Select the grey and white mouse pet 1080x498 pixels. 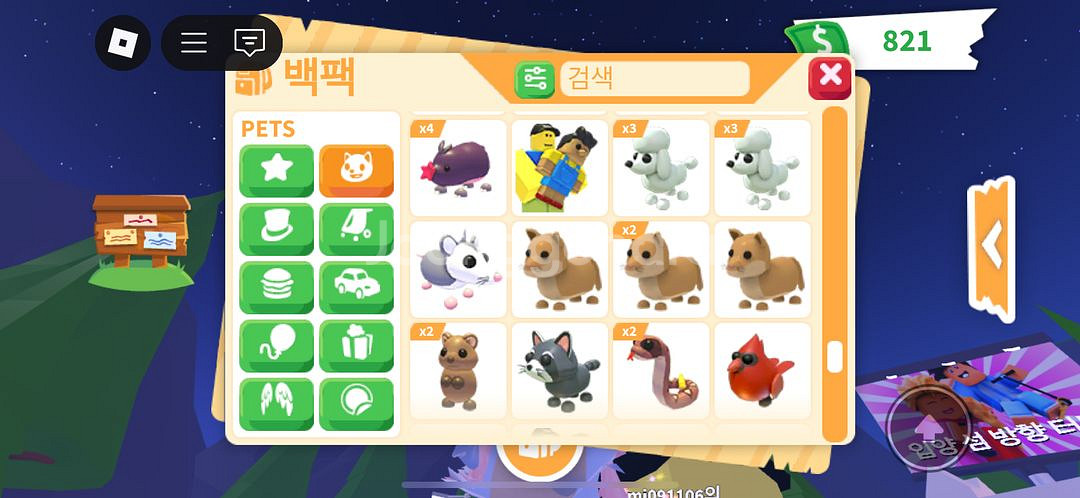(x=458, y=268)
